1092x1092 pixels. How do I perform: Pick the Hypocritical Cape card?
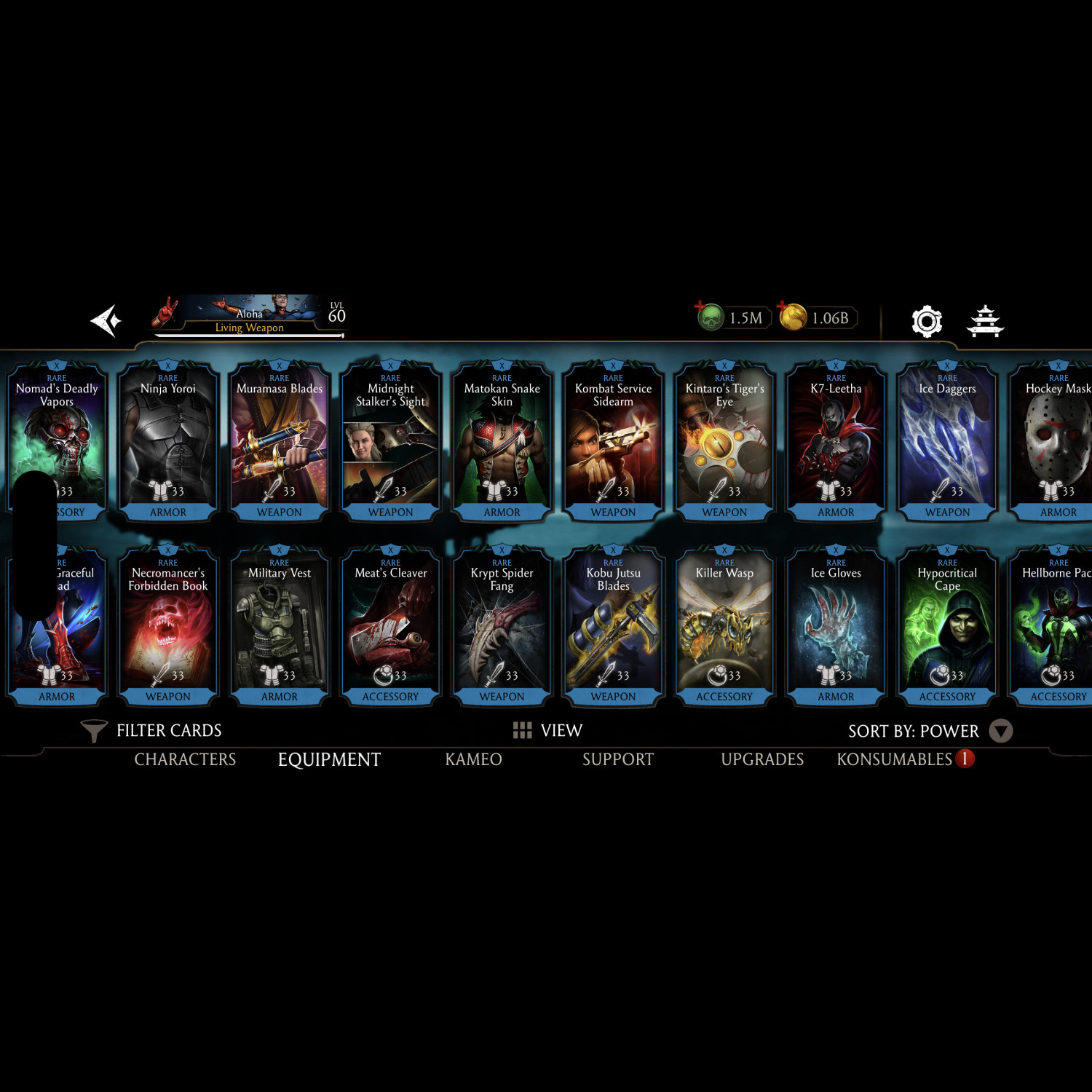(947, 626)
